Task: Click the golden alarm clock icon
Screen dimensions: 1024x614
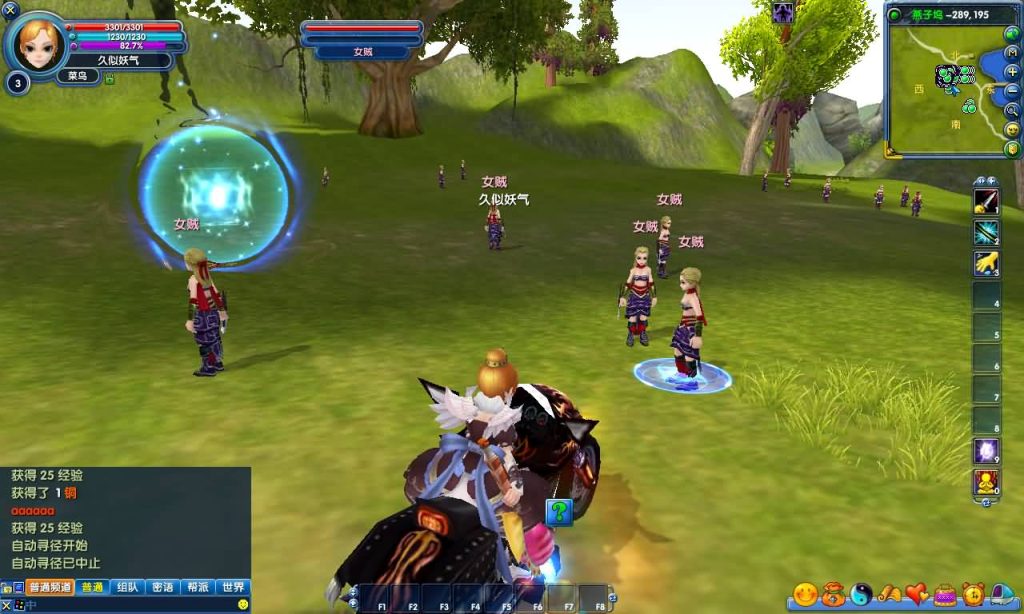Action: pos(973,595)
